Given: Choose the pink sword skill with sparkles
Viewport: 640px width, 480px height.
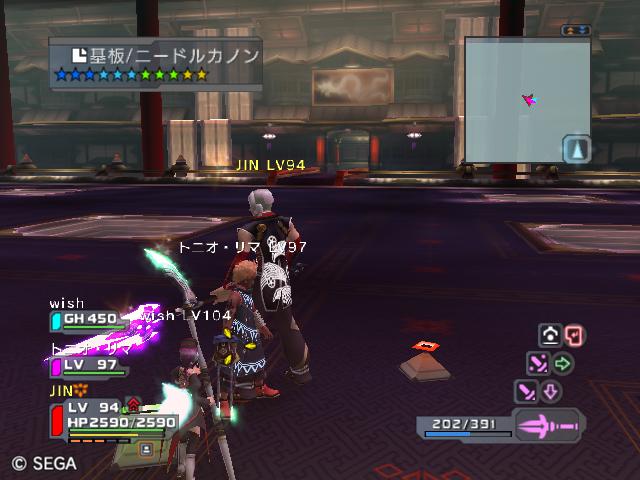Looking at the screenshot, I should point(538,363).
